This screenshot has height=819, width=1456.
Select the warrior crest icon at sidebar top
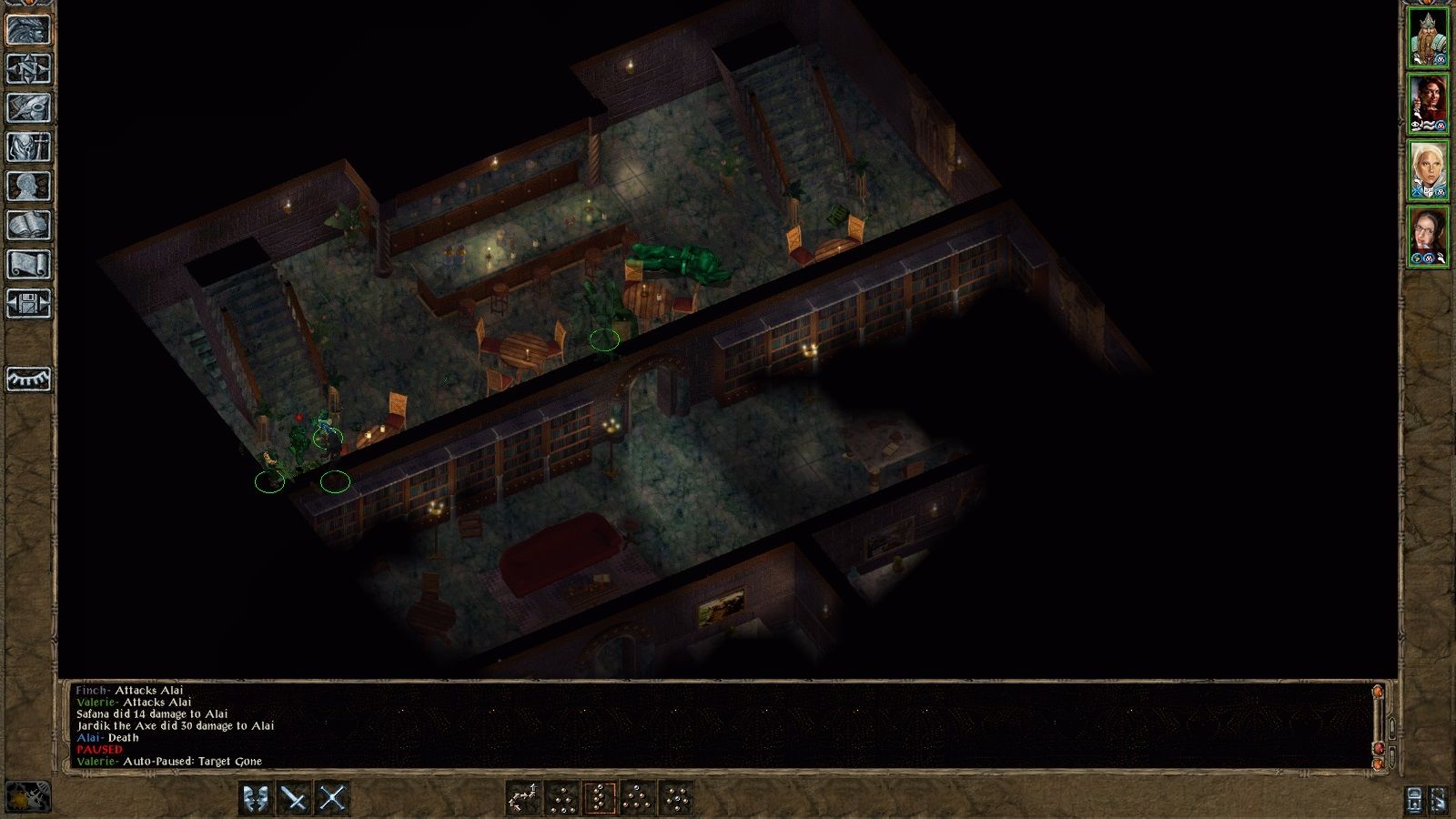[25, 27]
